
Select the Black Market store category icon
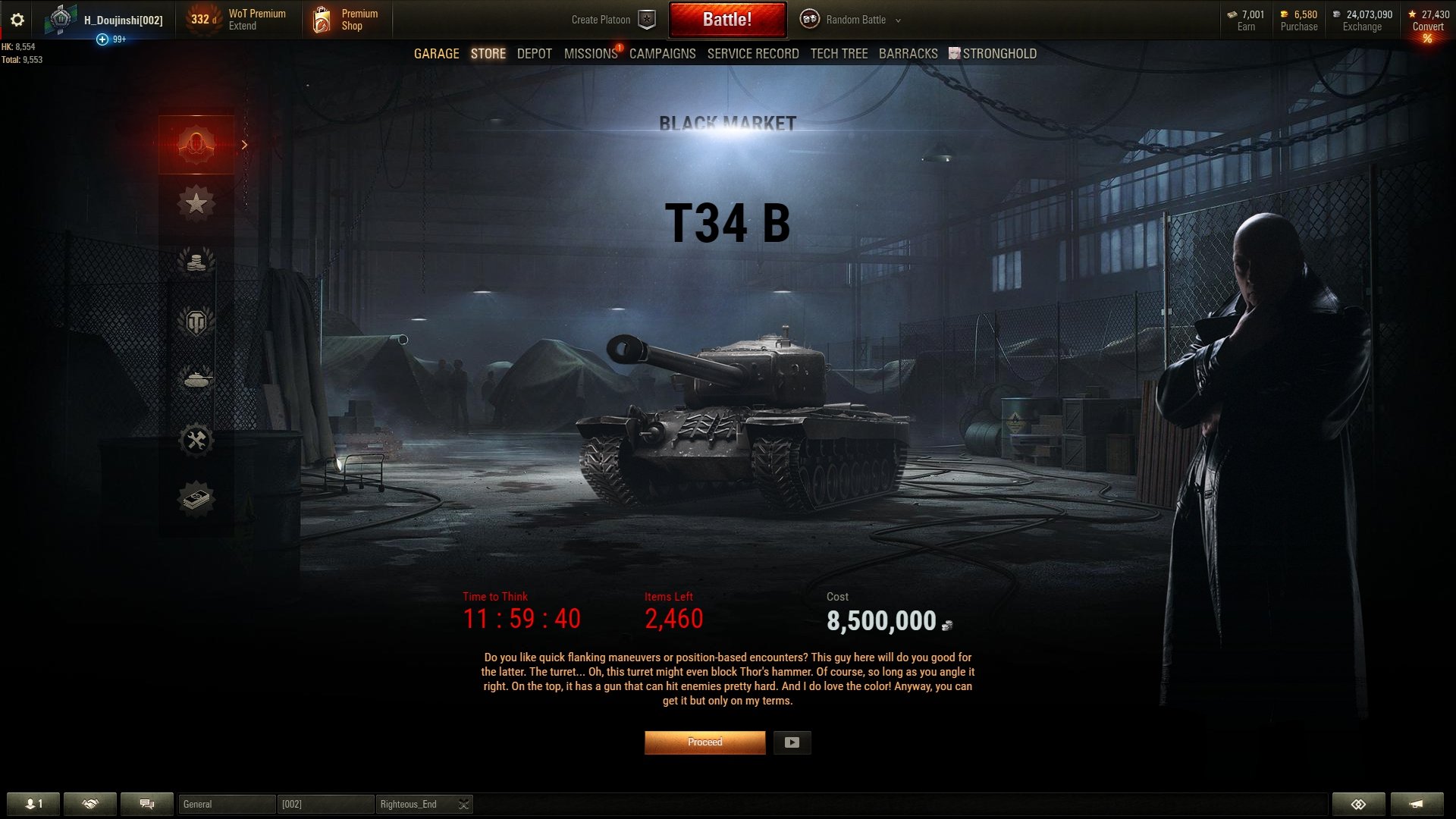tap(196, 144)
